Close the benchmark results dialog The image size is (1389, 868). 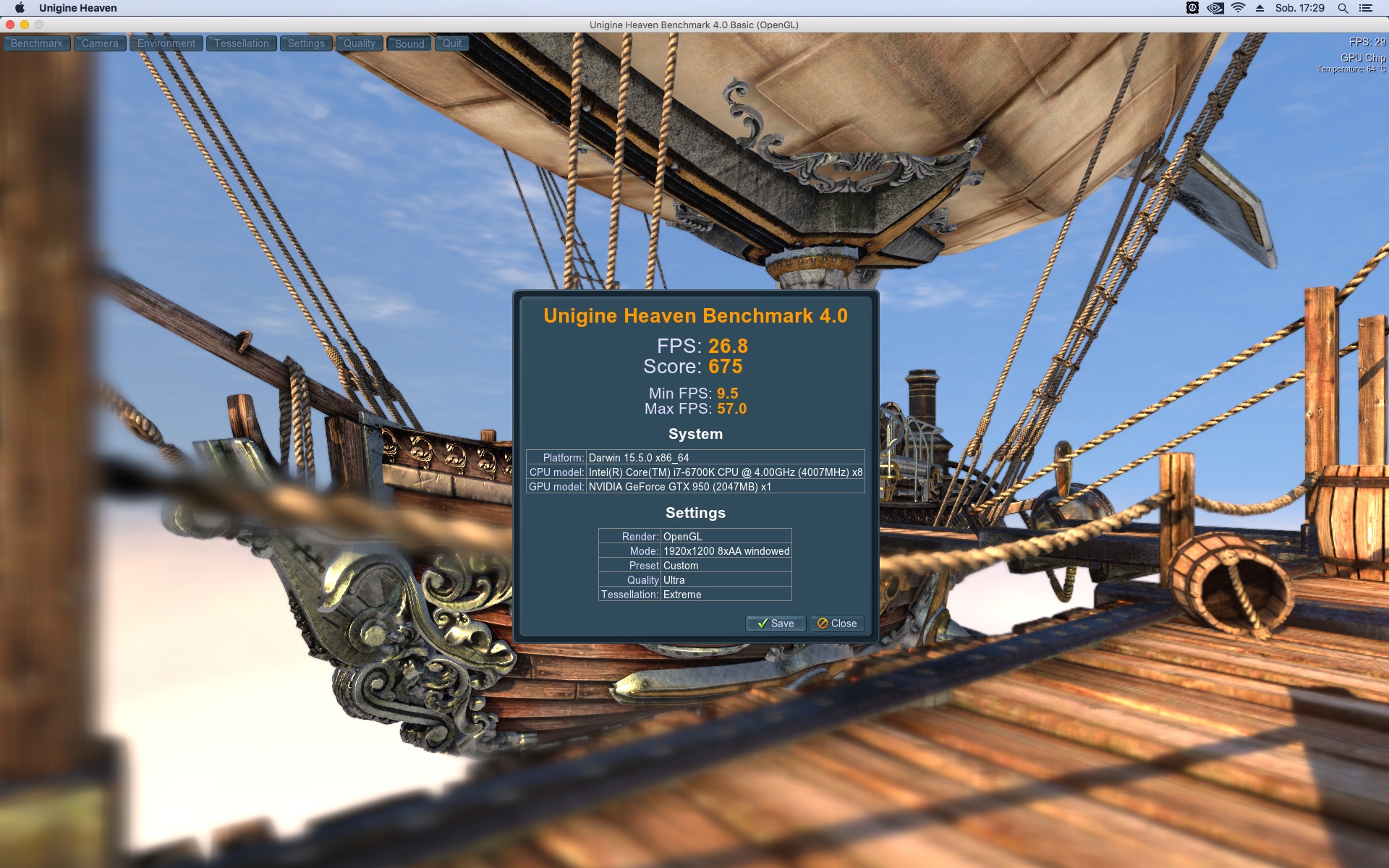(x=837, y=624)
